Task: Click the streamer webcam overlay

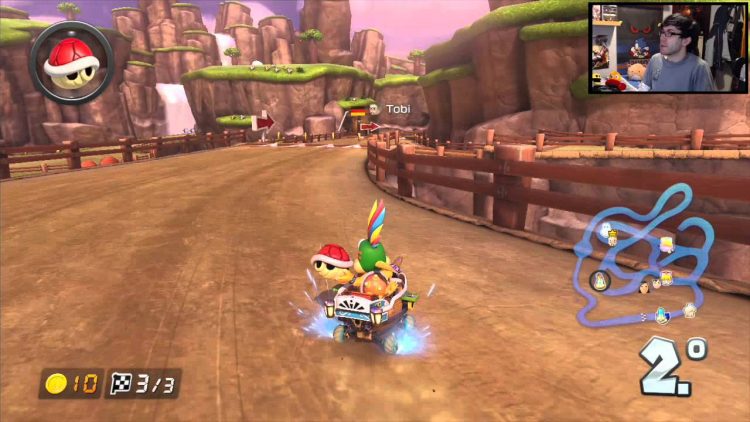Action: click(666, 48)
